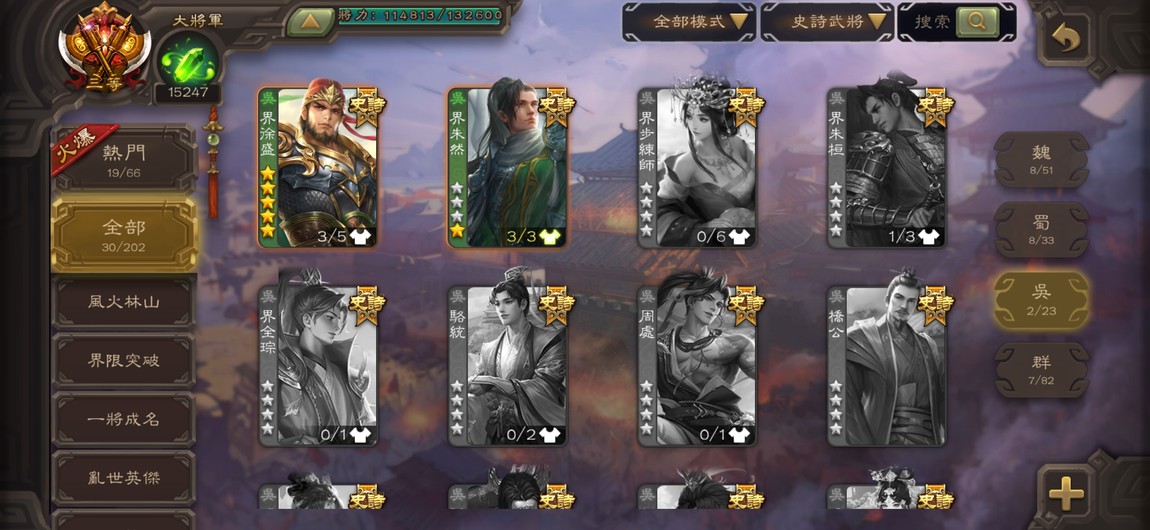1150x530 pixels.
Task: Click the gold plus button
Action: (1066, 492)
